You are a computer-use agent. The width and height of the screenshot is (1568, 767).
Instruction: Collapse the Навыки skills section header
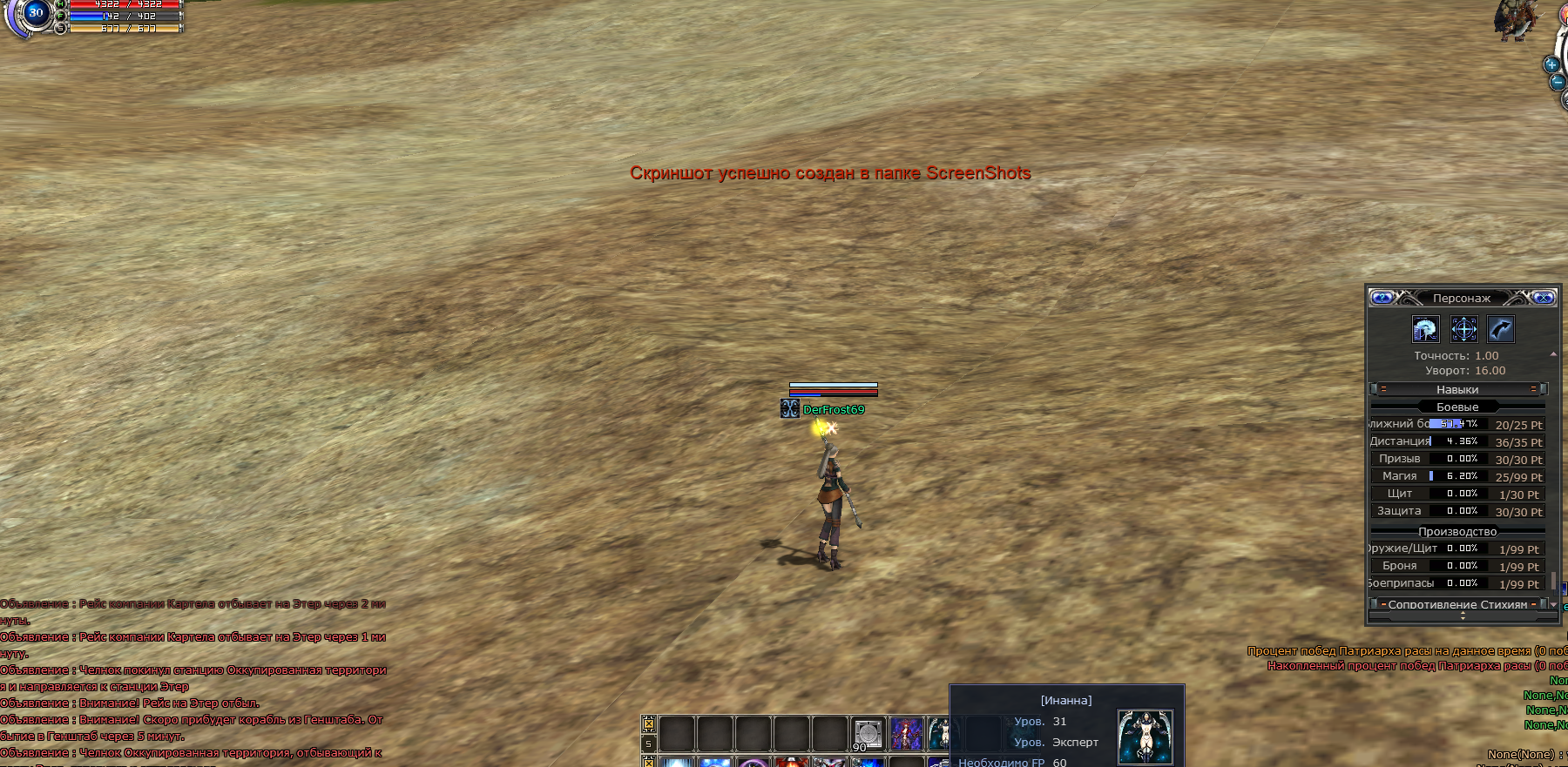(x=1457, y=389)
